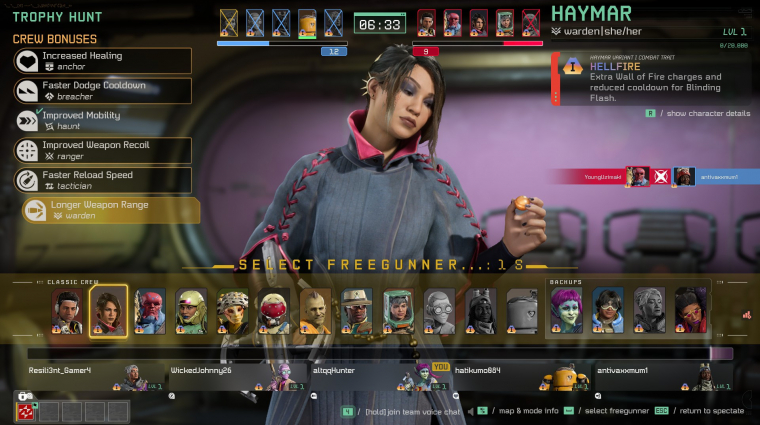Select the highlighted Haymar portrait
This screenshot has height=425, width=760.
coord(108,310)
